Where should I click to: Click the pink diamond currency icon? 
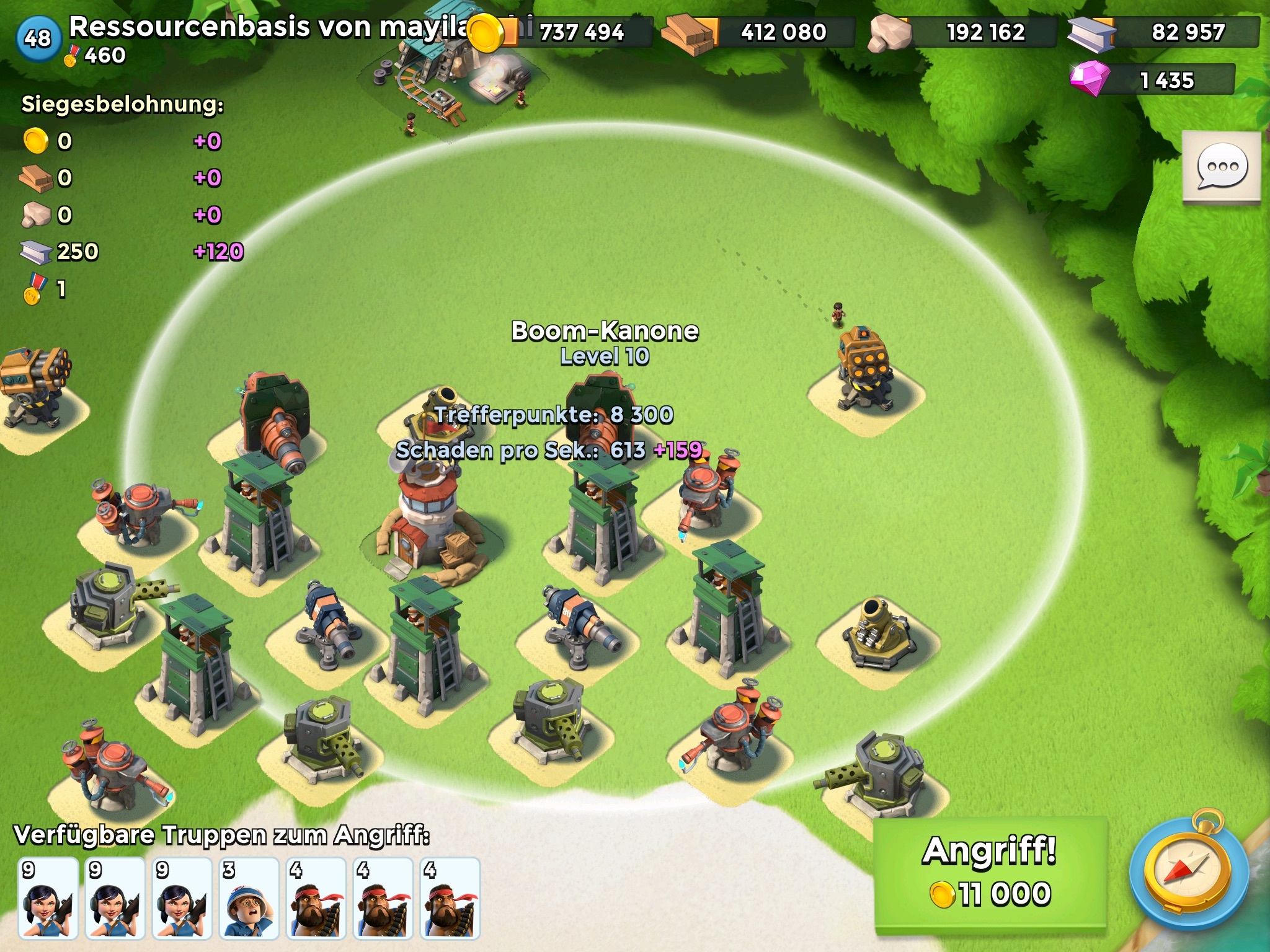click(x=1090, y=79)
